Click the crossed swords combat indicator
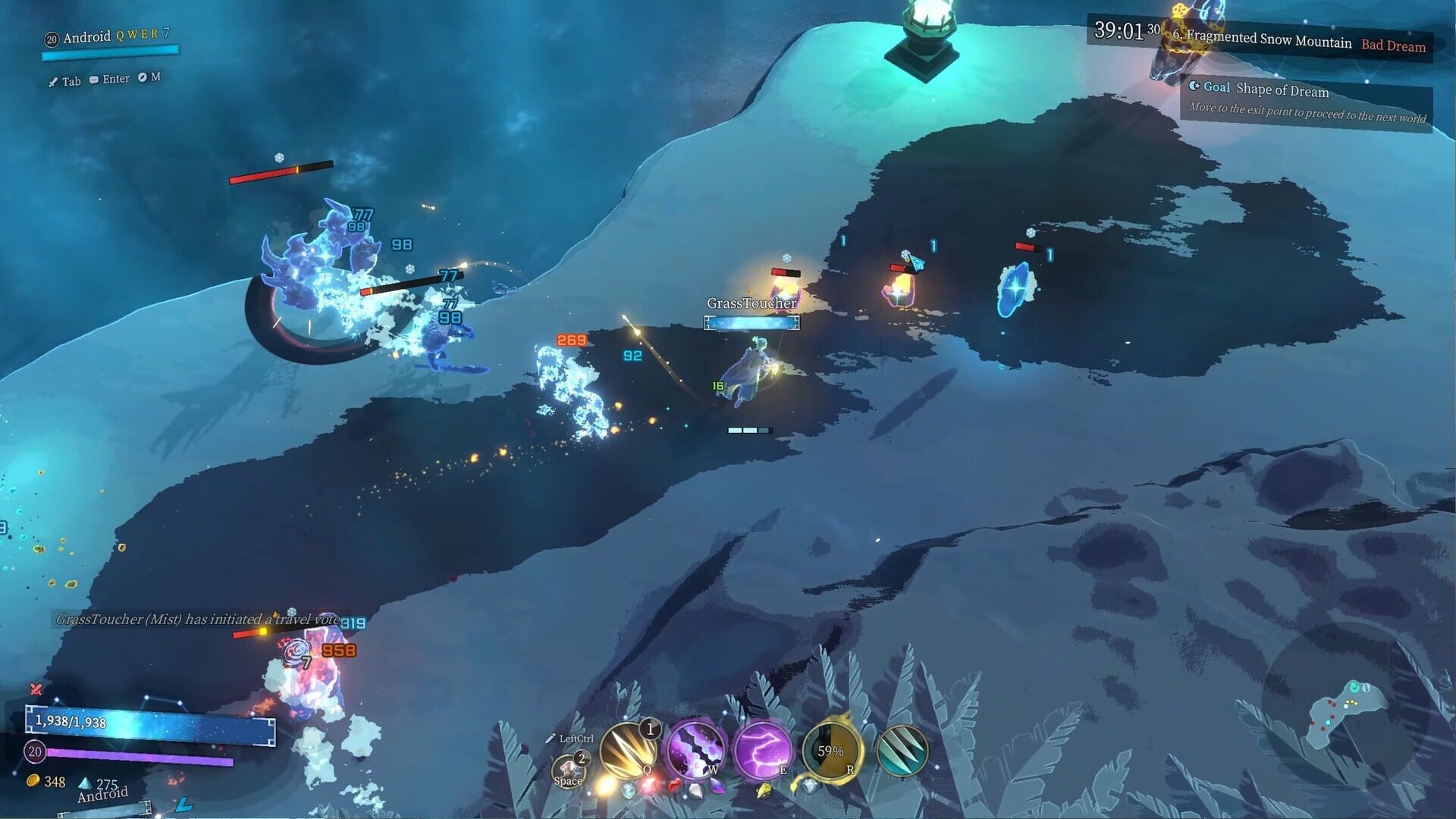Viewport: 1456px width, 819px height. tap(35, 690)
